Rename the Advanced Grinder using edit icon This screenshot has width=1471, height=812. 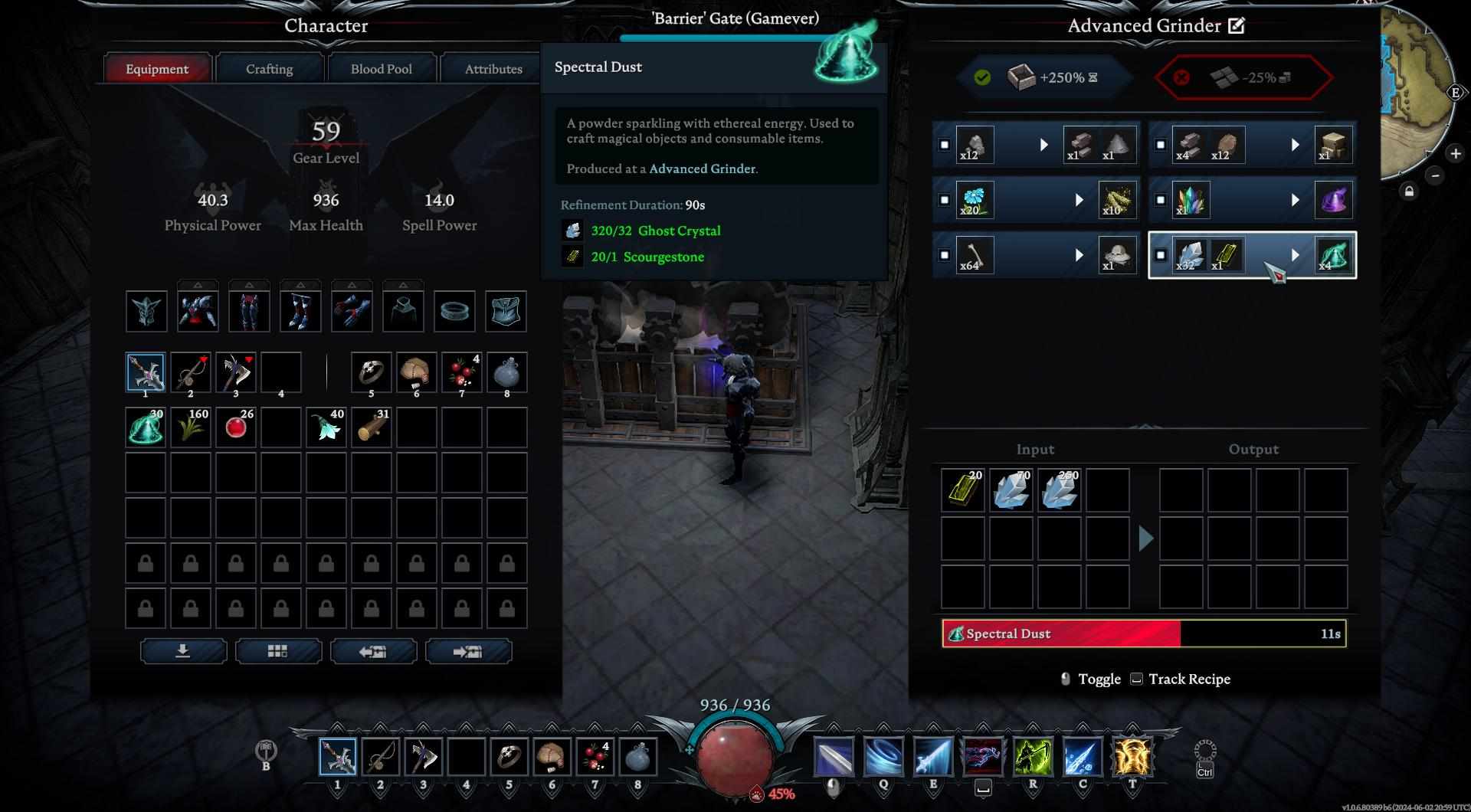point(1236,26)
